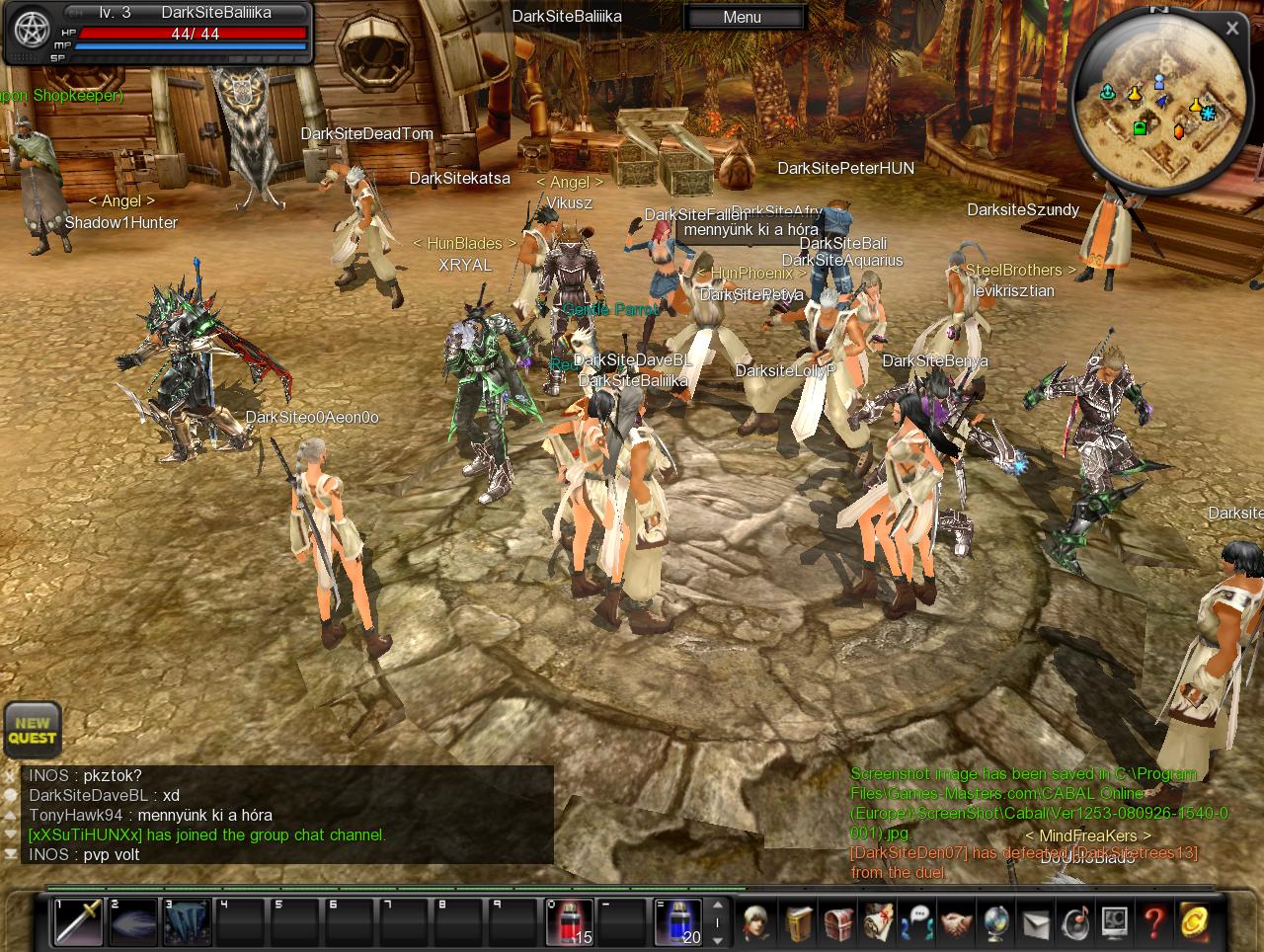Click the New Quest notification badge
1264x952 pixels.
tap(33, 730)
